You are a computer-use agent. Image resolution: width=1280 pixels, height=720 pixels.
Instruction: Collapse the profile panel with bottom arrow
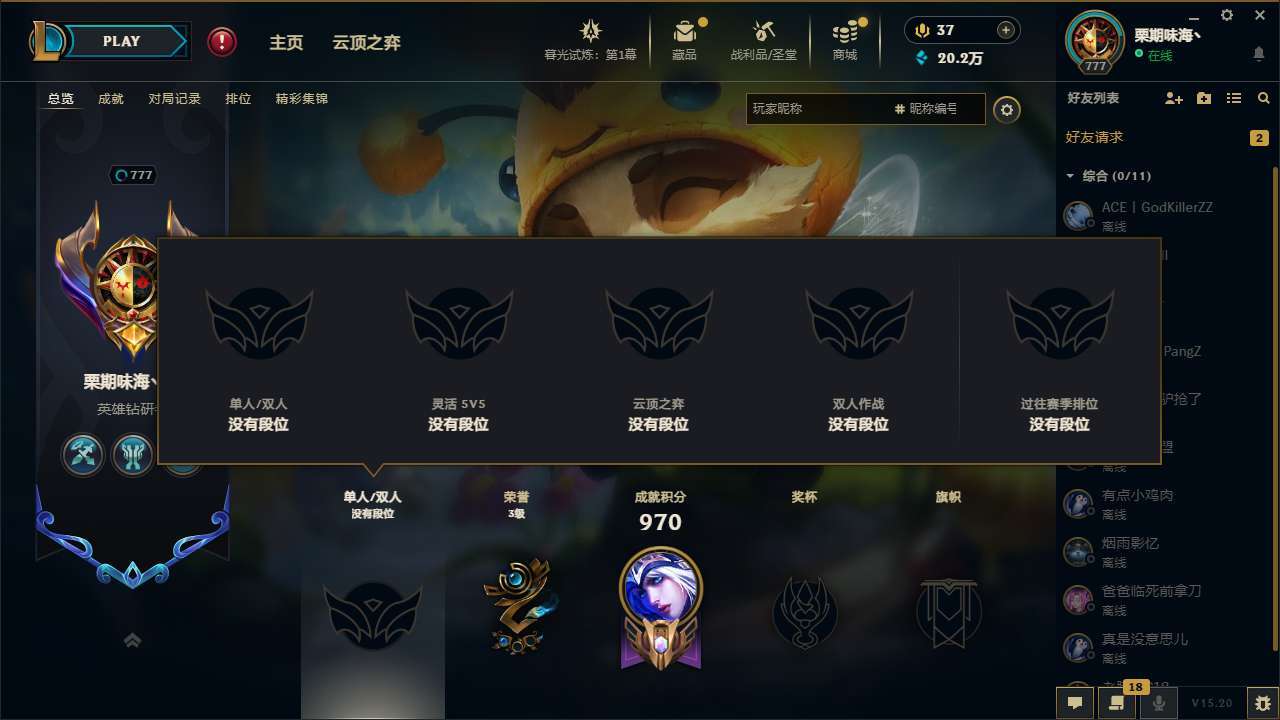(132, 639)
